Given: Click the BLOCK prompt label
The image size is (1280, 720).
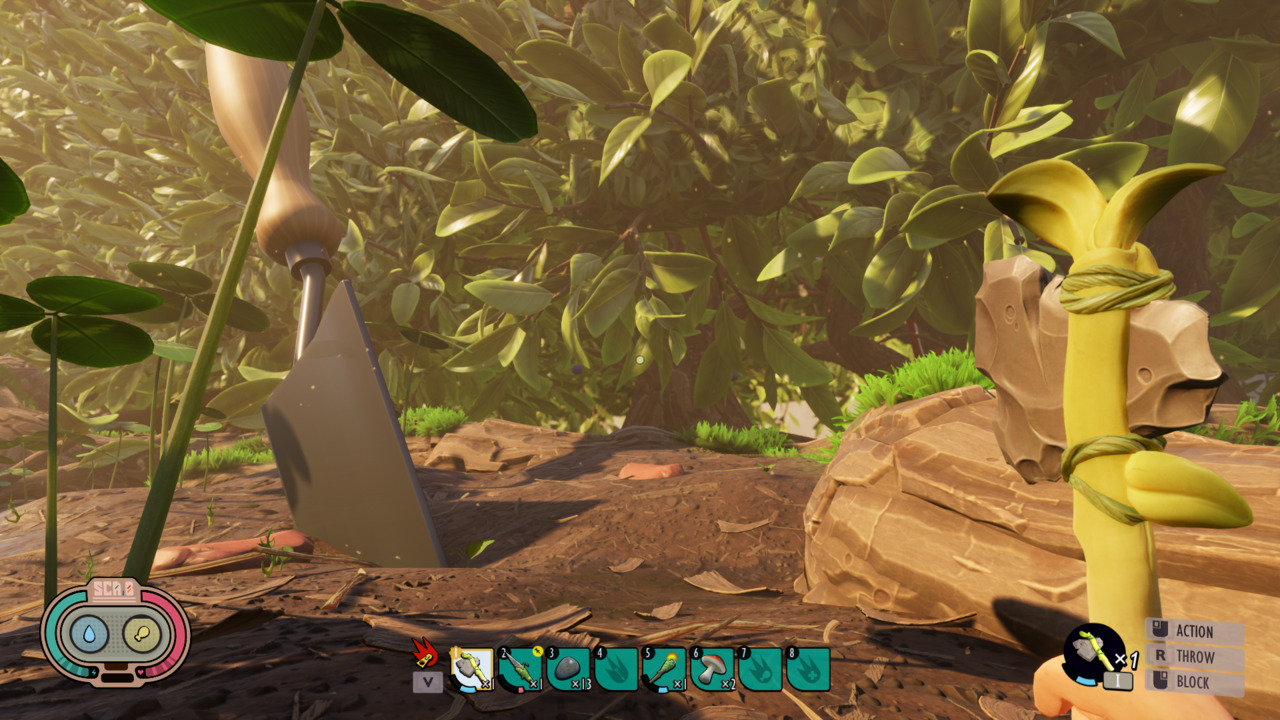Looking at the screenshot, I should click(1193, 682).
